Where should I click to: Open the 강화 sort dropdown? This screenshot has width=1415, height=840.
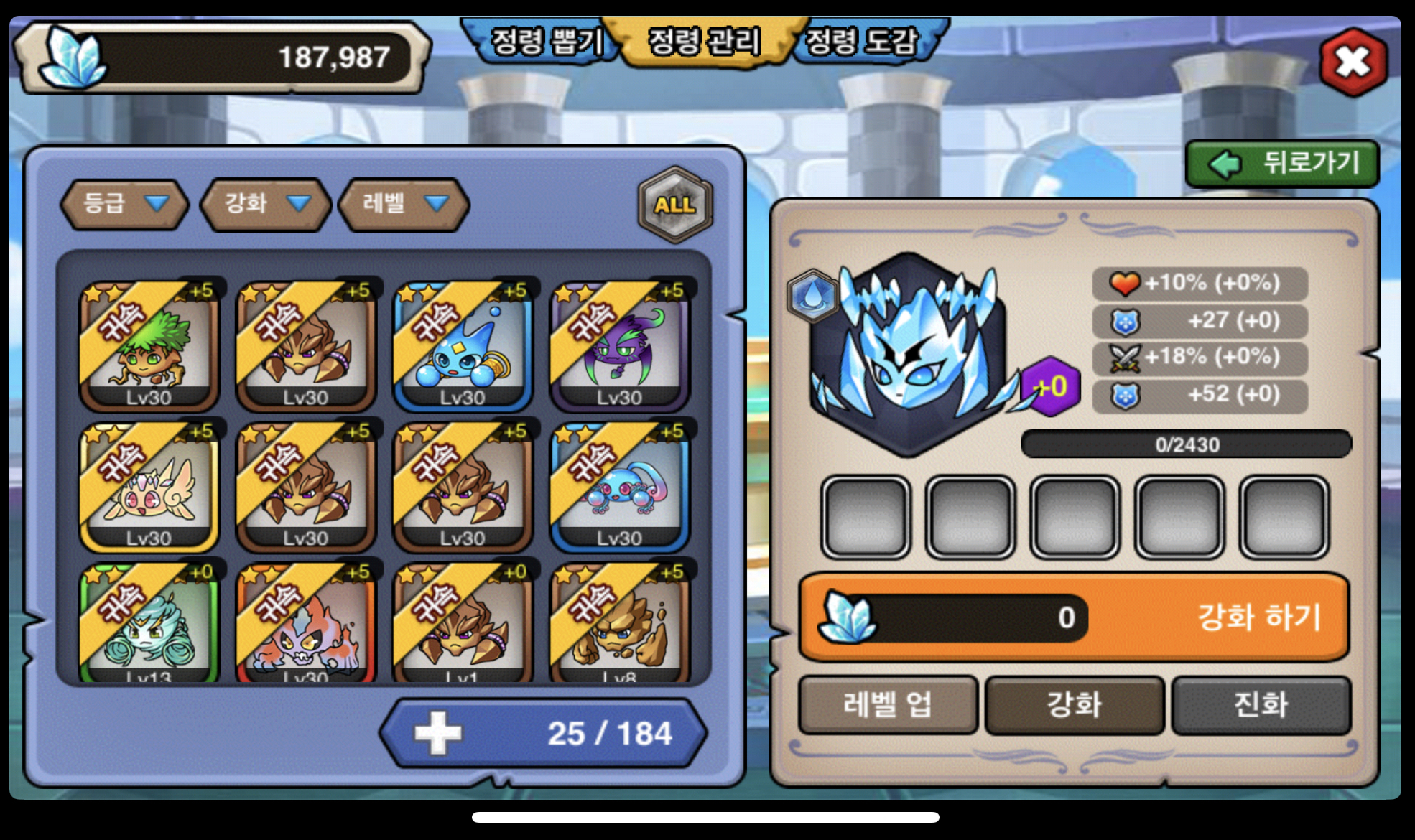[x=266, y=204]
